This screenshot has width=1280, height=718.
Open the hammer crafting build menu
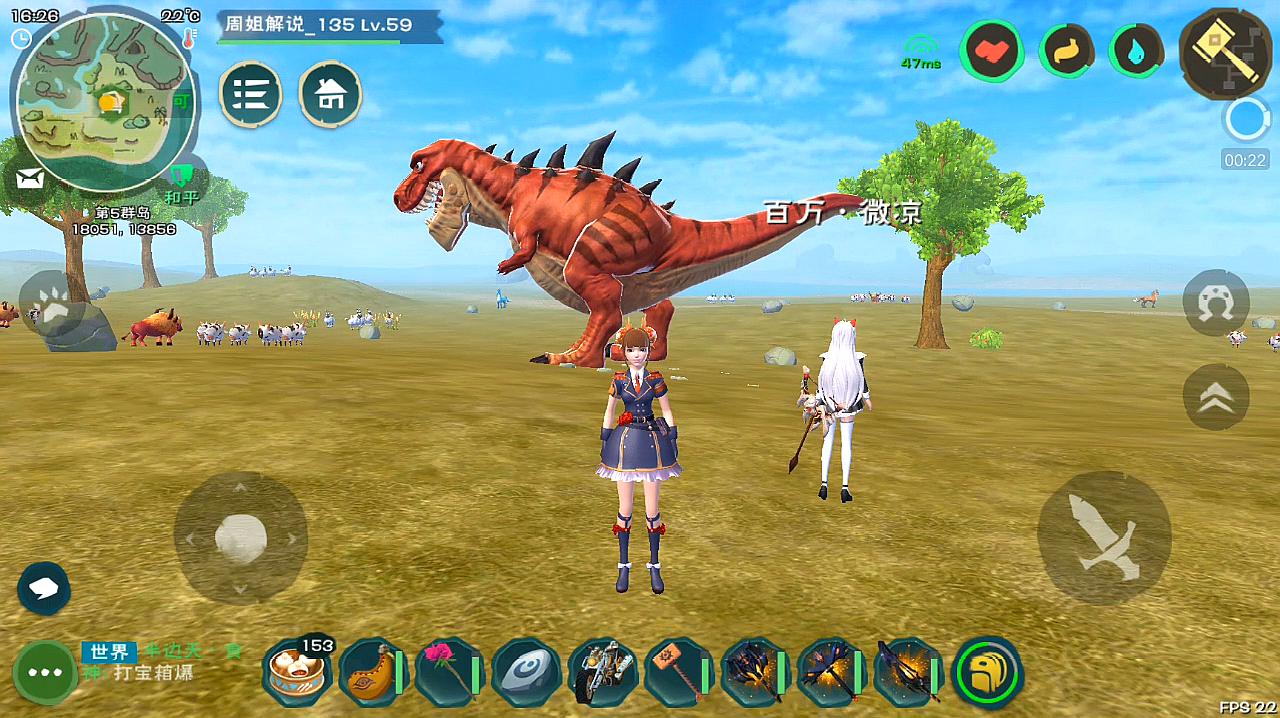pos(1225,50)
